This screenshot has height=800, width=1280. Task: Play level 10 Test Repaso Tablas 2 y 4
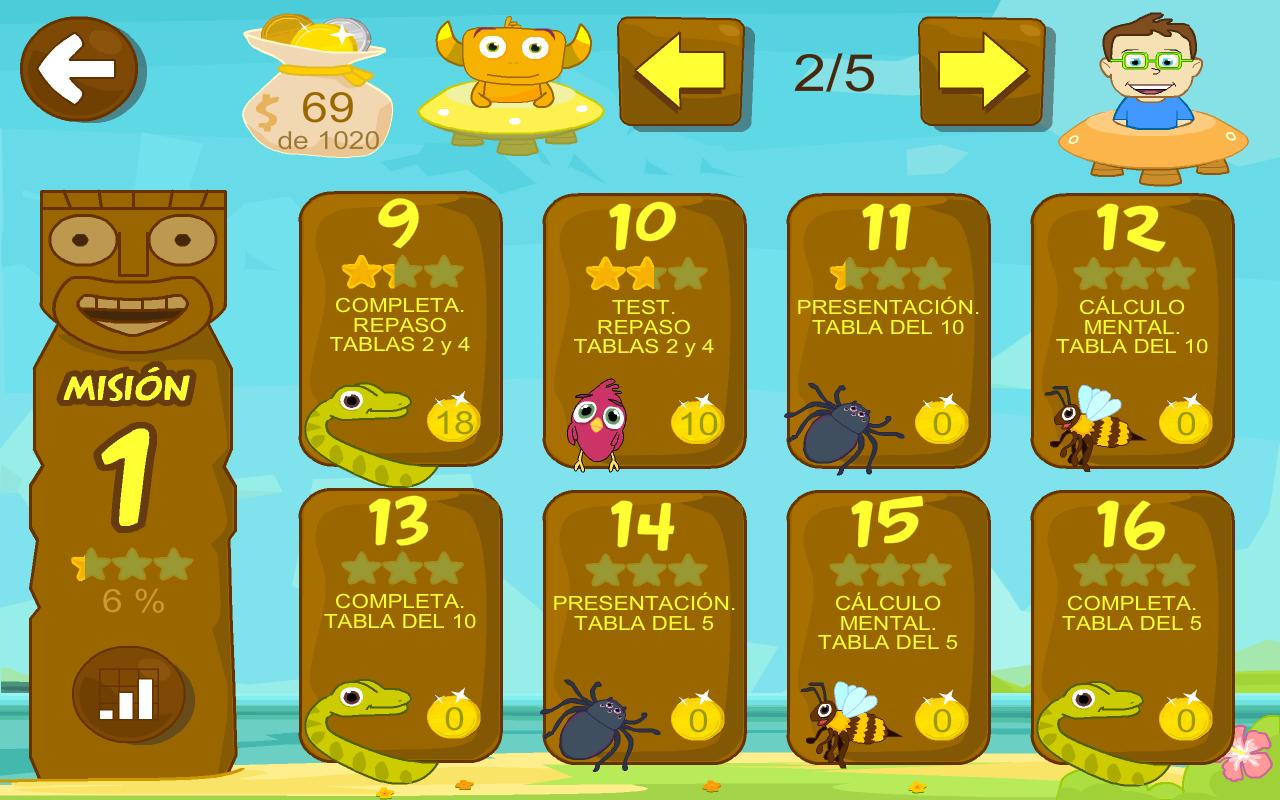pyautogui.click(x=644, y=330)
